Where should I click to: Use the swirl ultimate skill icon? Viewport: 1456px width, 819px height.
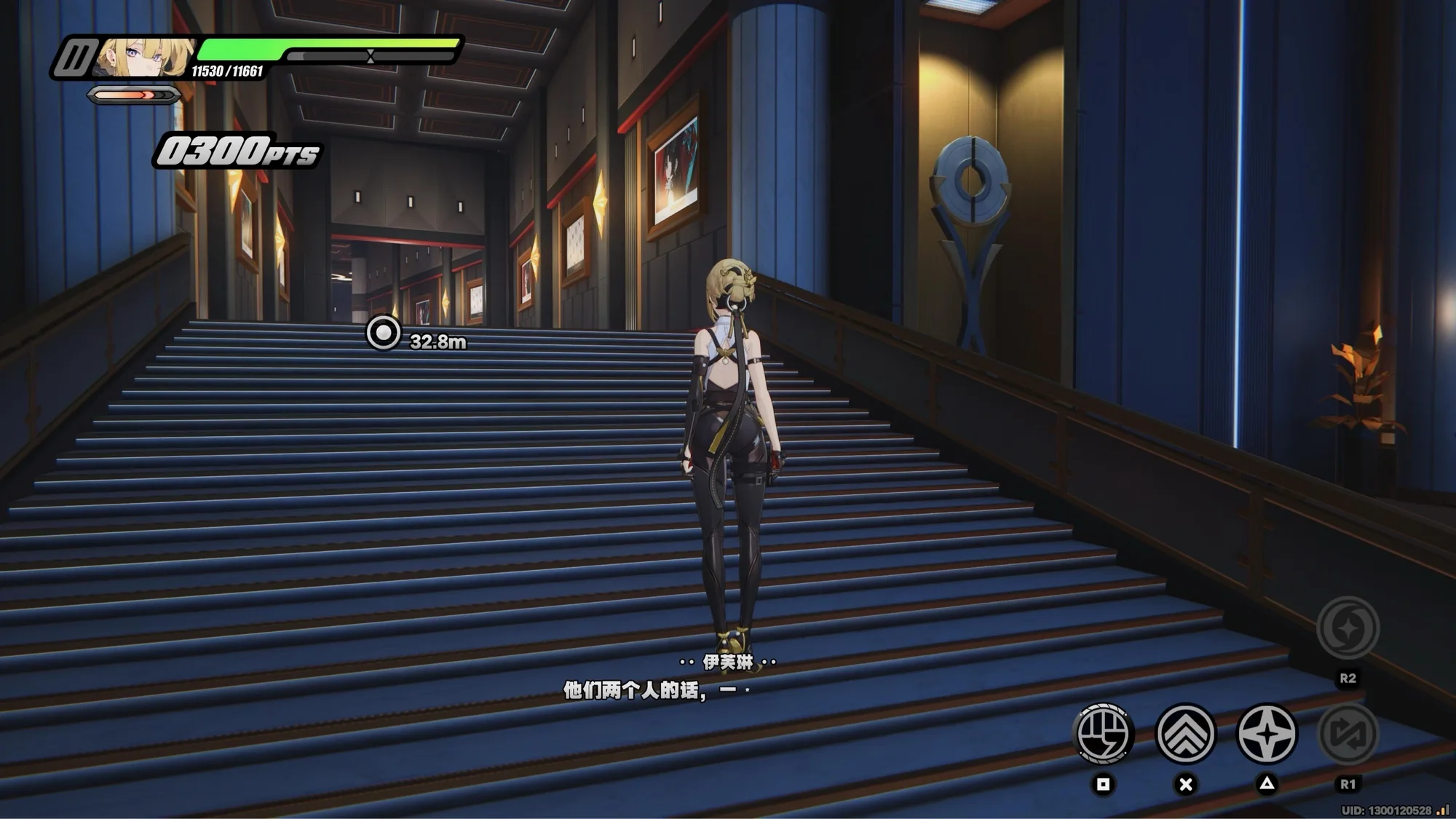(1348, 628)
